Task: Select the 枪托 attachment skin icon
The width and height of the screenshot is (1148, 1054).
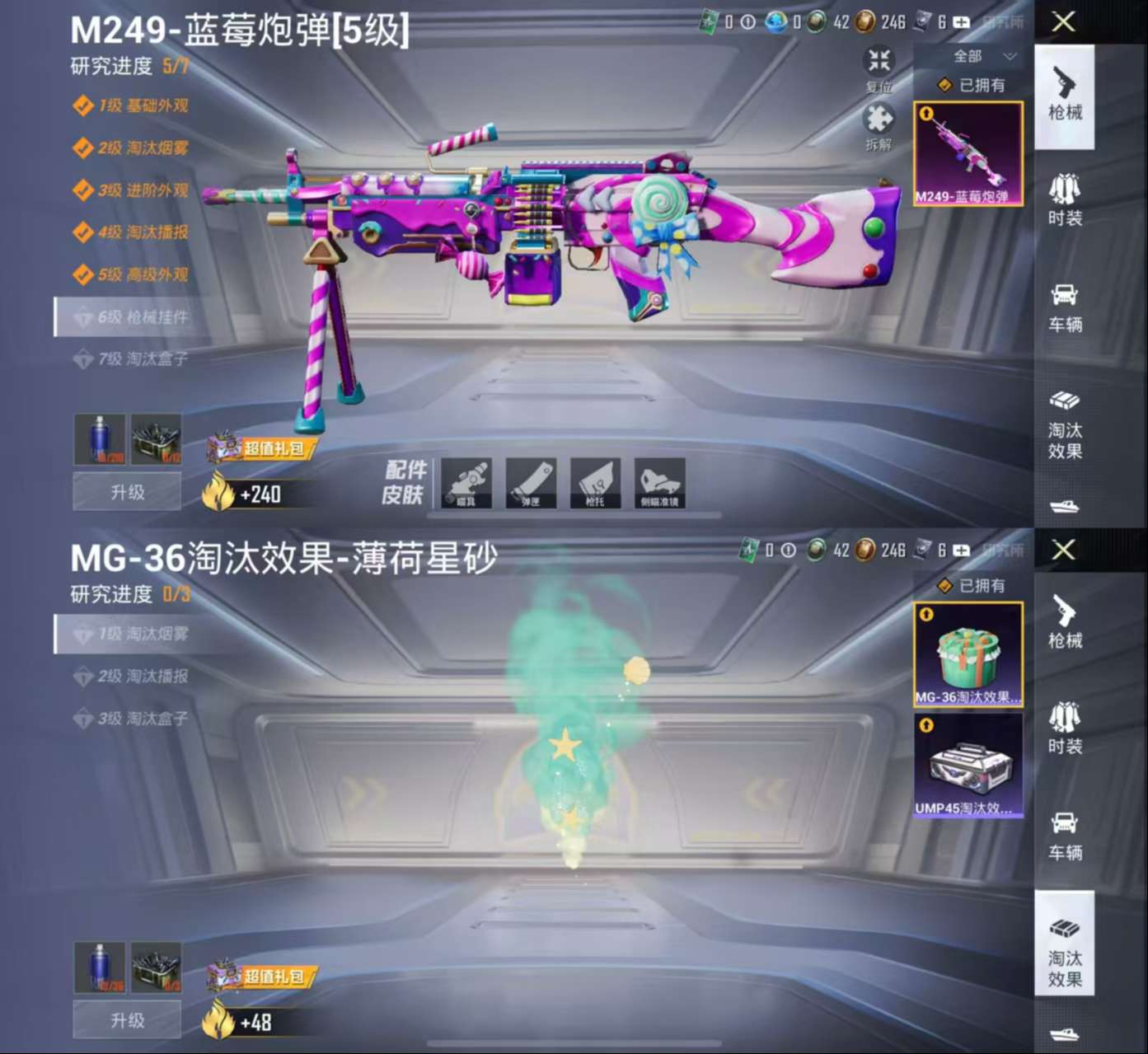Action: click(595, 484)
